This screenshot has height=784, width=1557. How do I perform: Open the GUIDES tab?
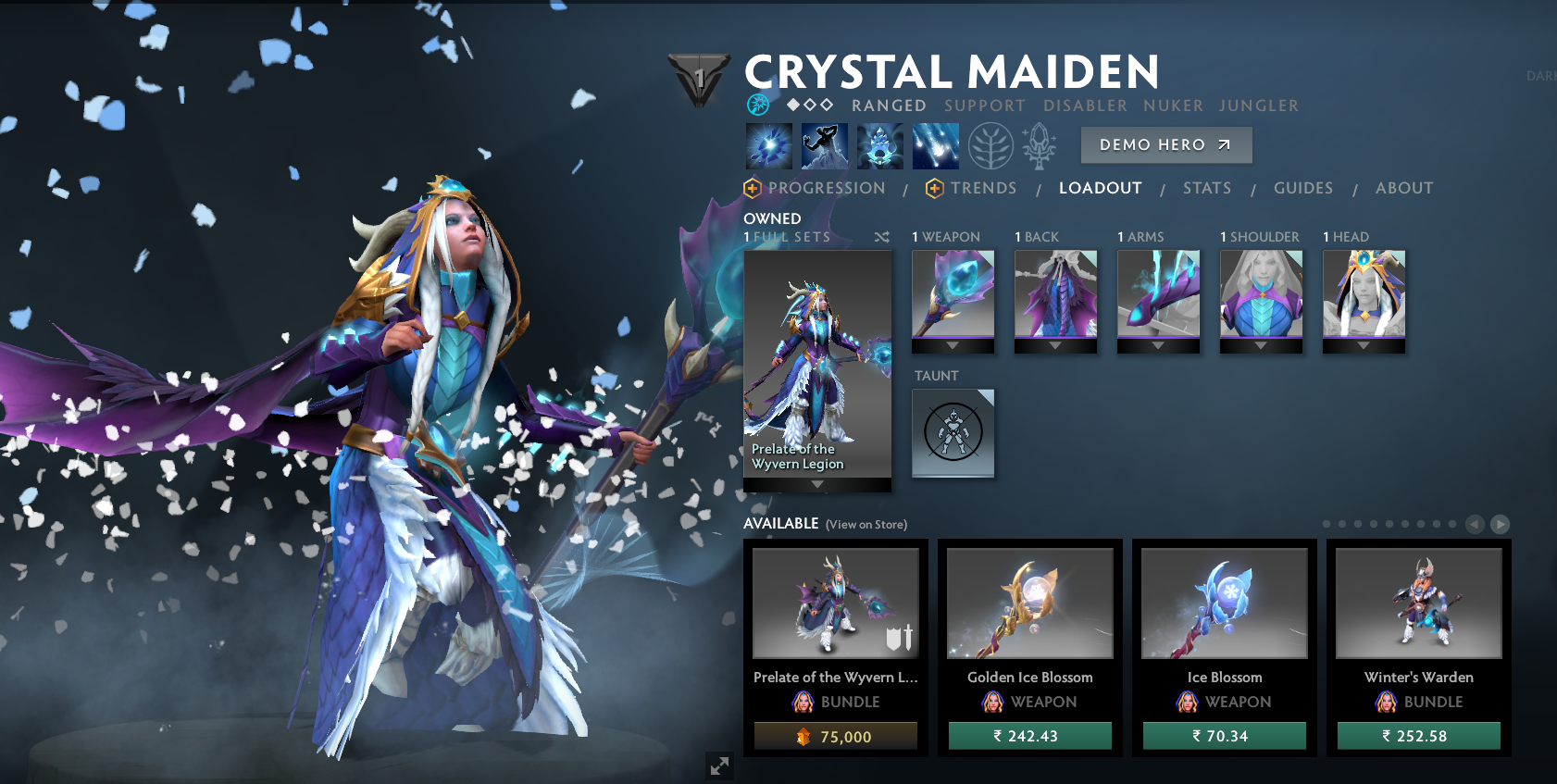pos(1304,188)
